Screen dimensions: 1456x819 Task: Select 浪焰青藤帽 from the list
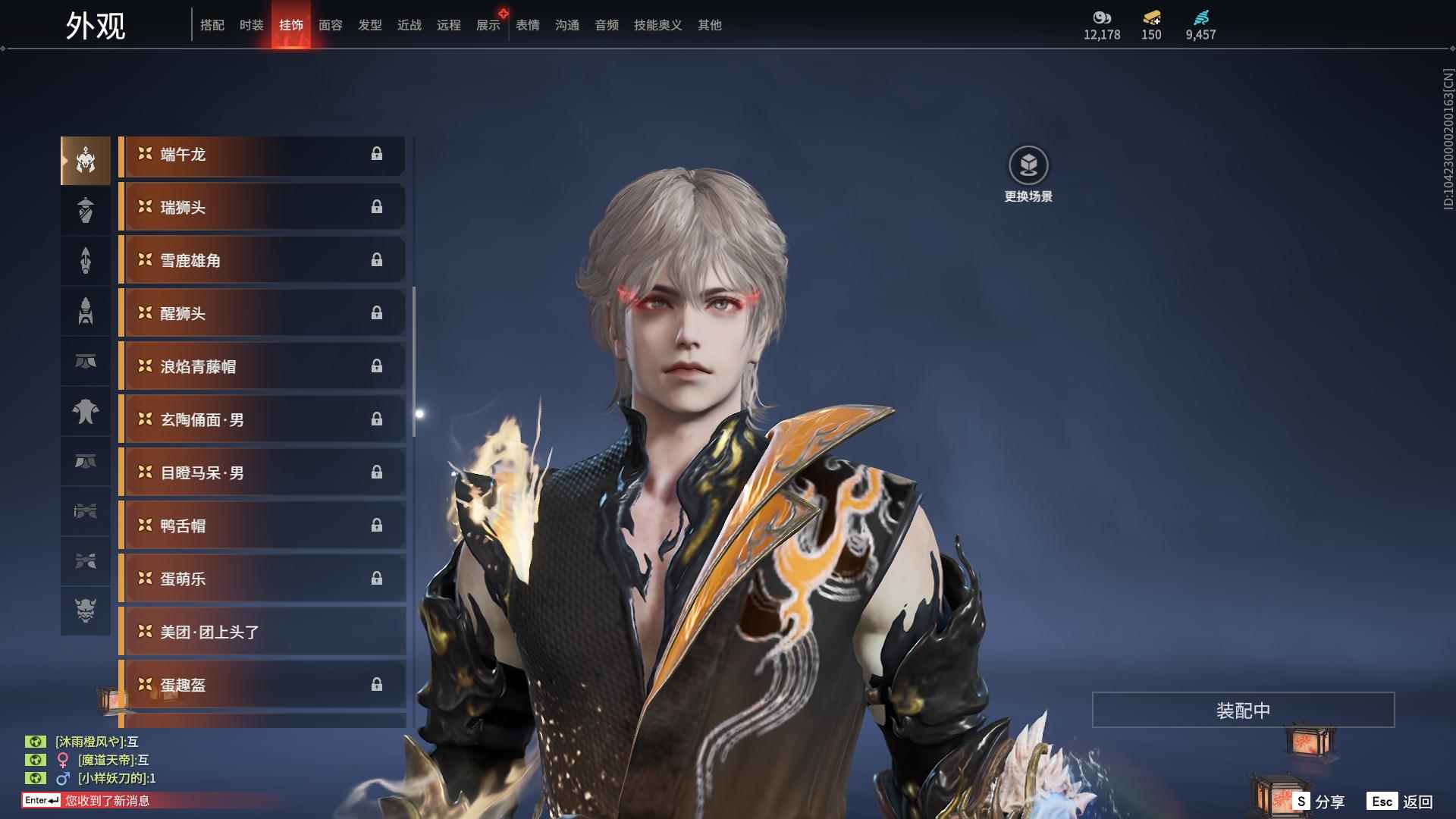coord(262,367)
